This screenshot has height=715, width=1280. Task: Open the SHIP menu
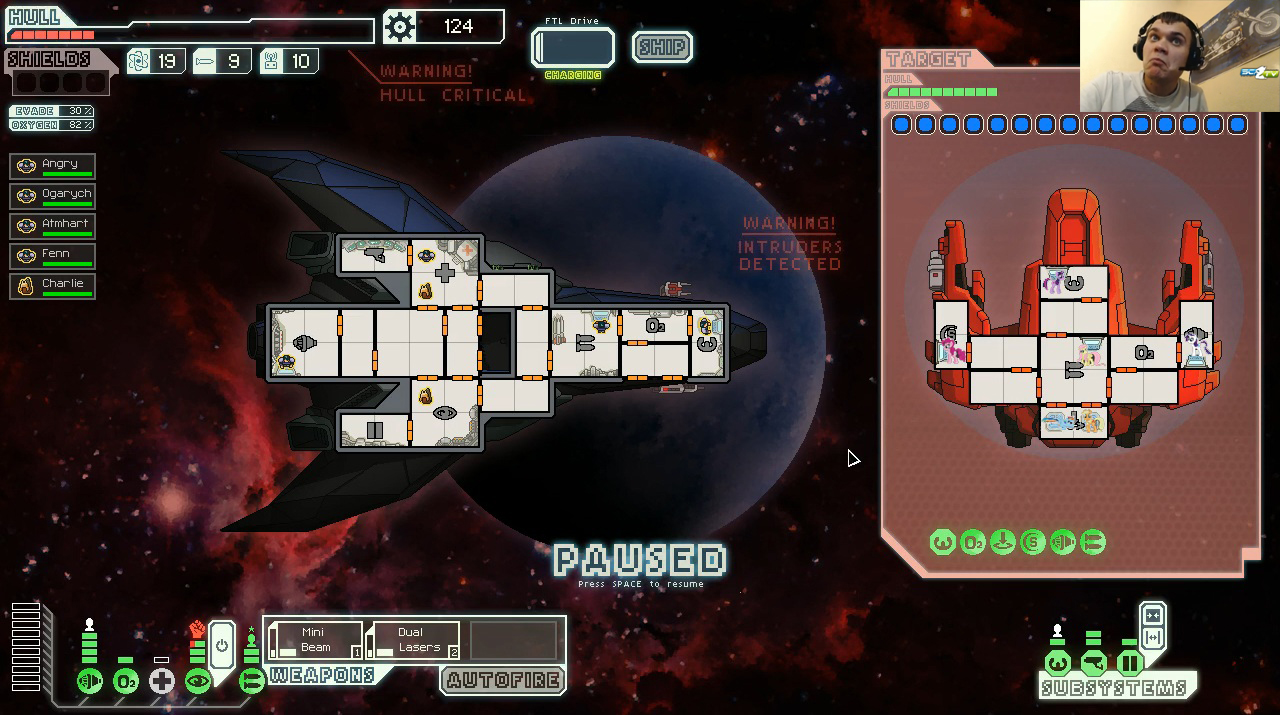point(662,47)
